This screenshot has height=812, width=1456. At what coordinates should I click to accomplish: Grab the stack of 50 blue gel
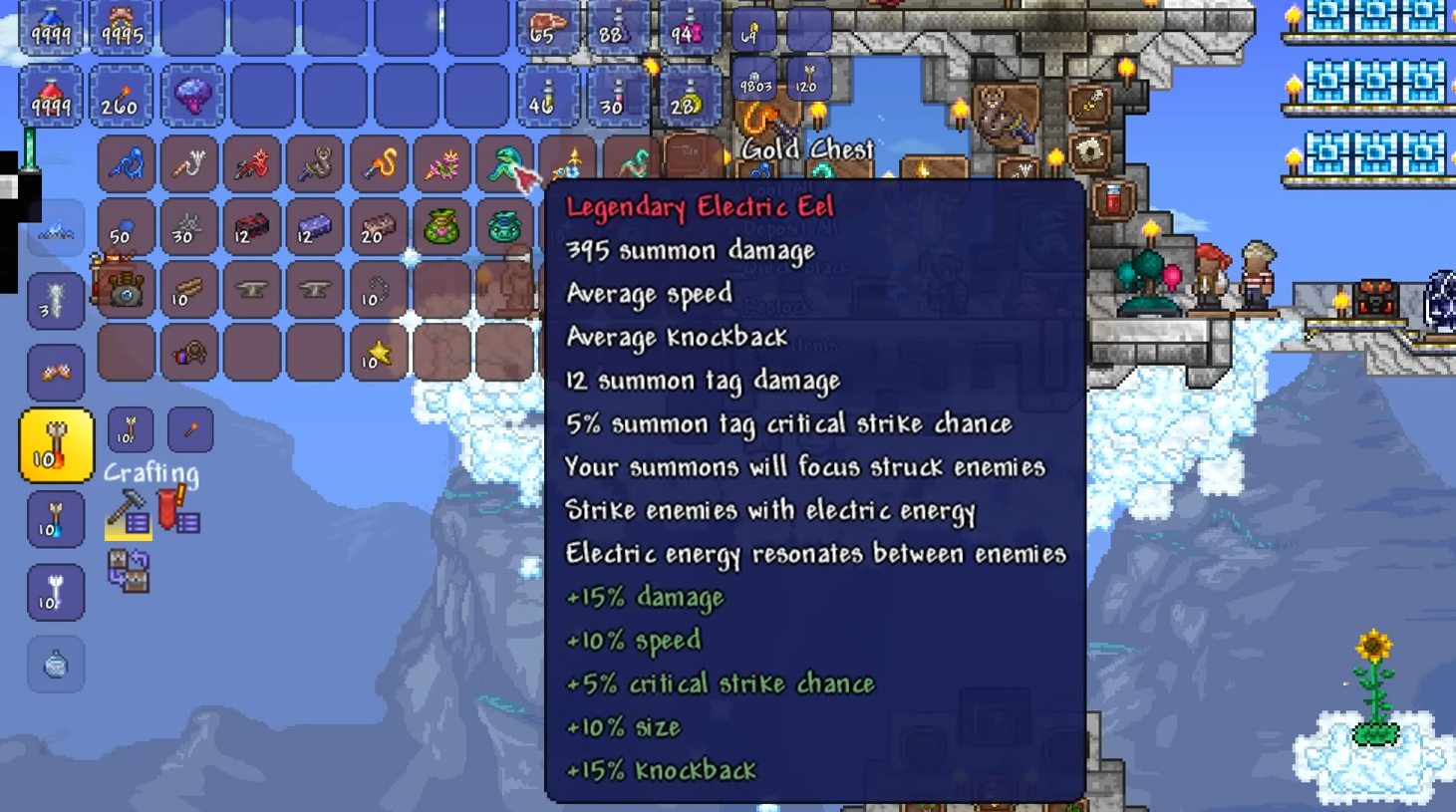point(127,227)
